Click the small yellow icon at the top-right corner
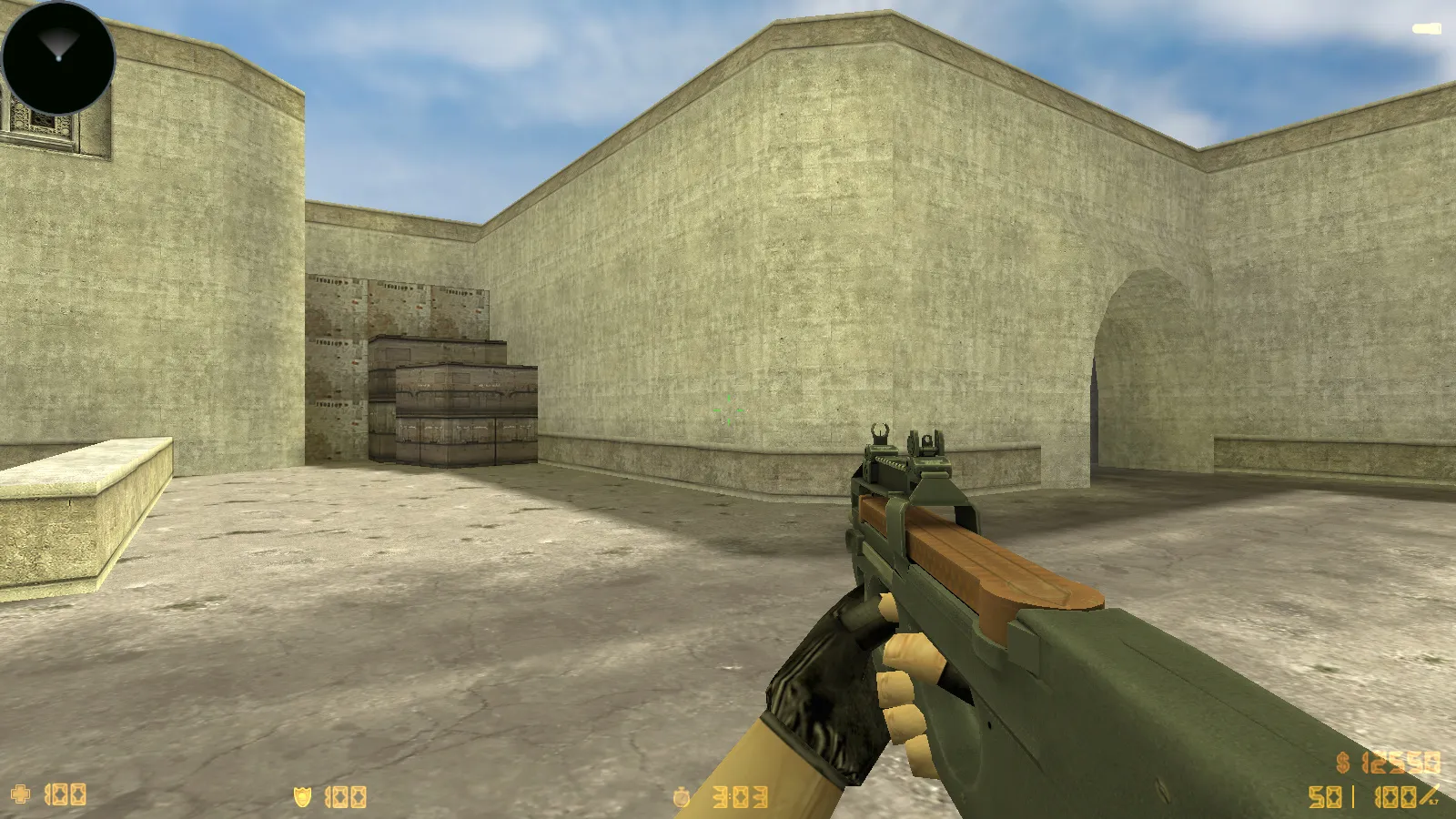Image resolution: width=1456 pixels, height=819 pixels. pyautogui.click(x=1425, y=28)
